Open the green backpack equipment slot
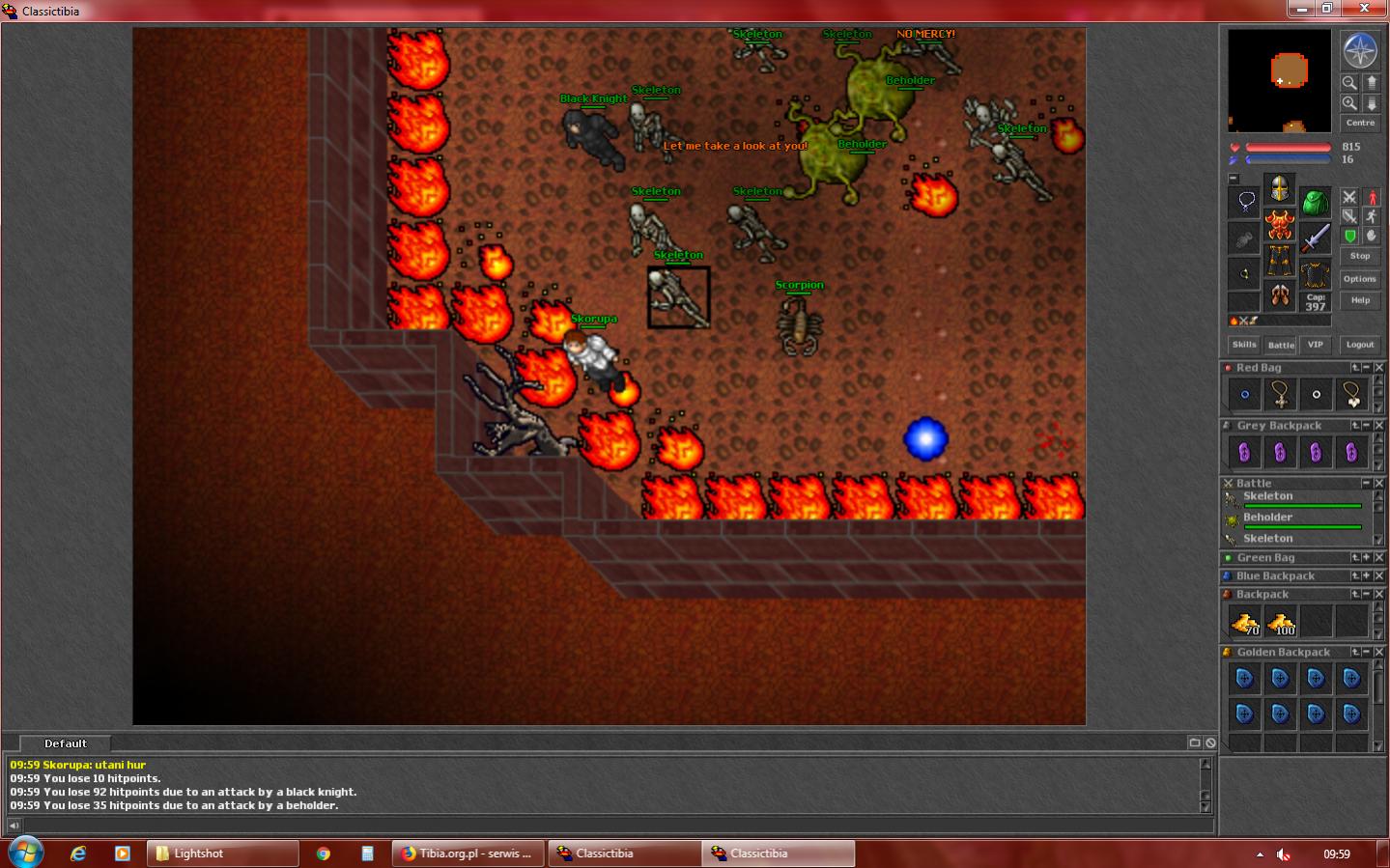 pyautogui.click(x=1315, y=203)
